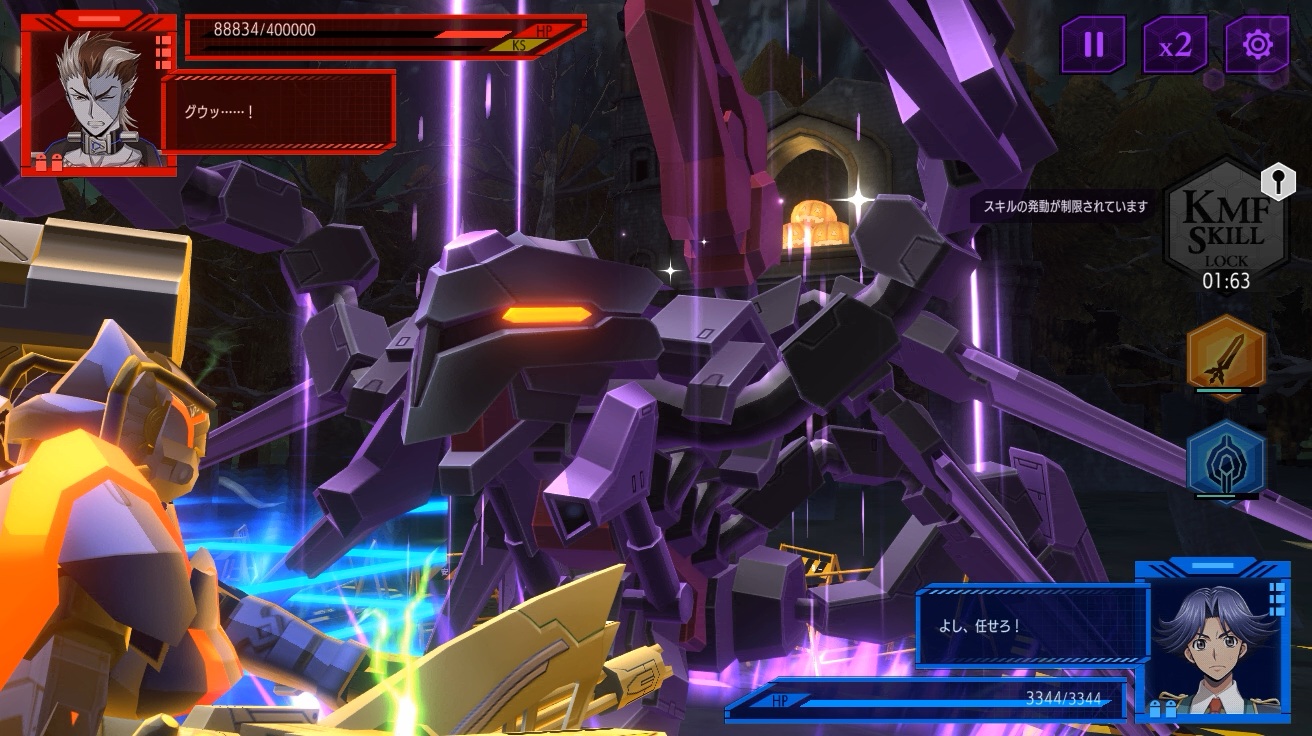The image size is (1312, 736).
Task: Trigger the blue shield skill
Action: pyautogui.click(x=1226, y=461)
